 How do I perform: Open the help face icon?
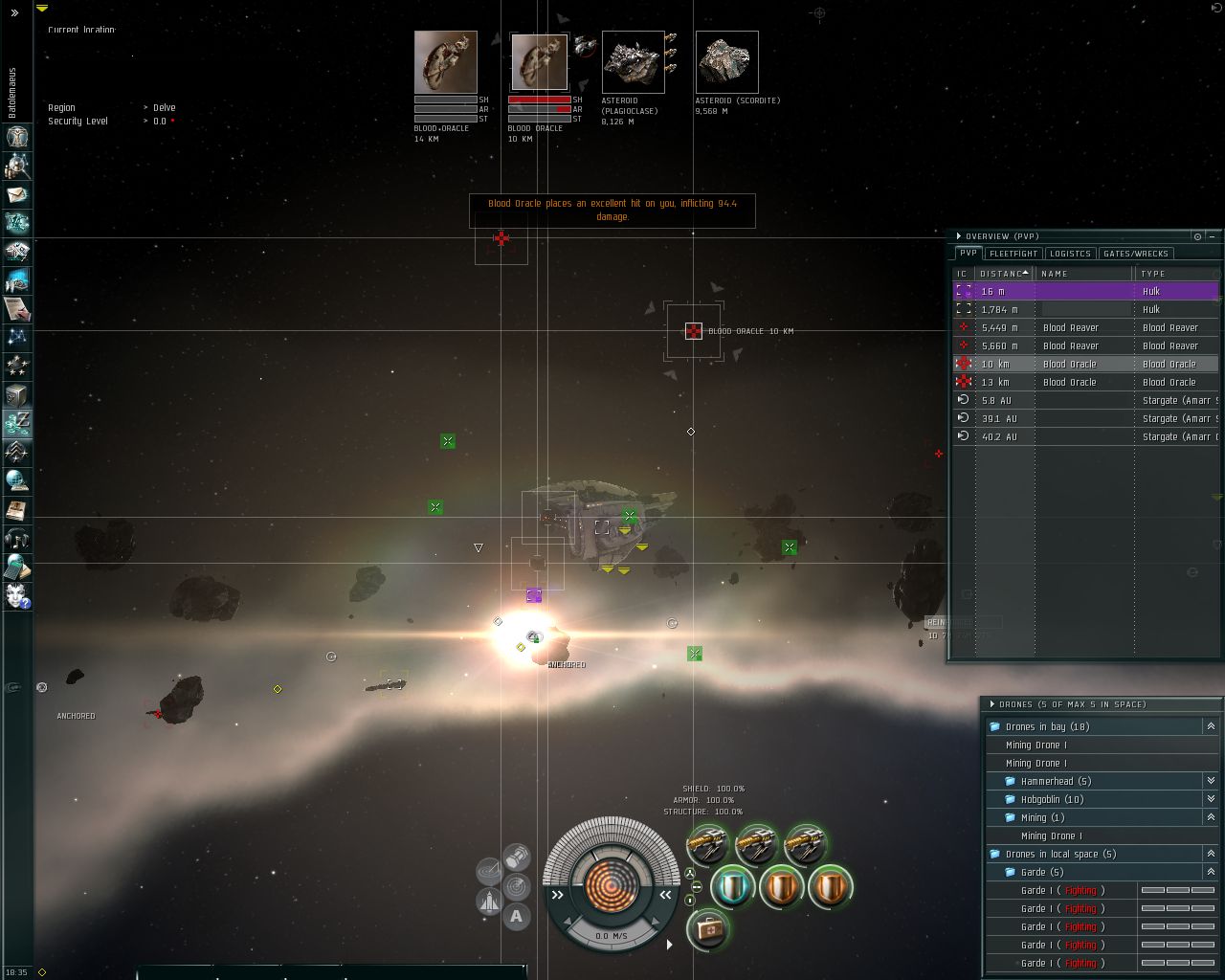(17, 595)
